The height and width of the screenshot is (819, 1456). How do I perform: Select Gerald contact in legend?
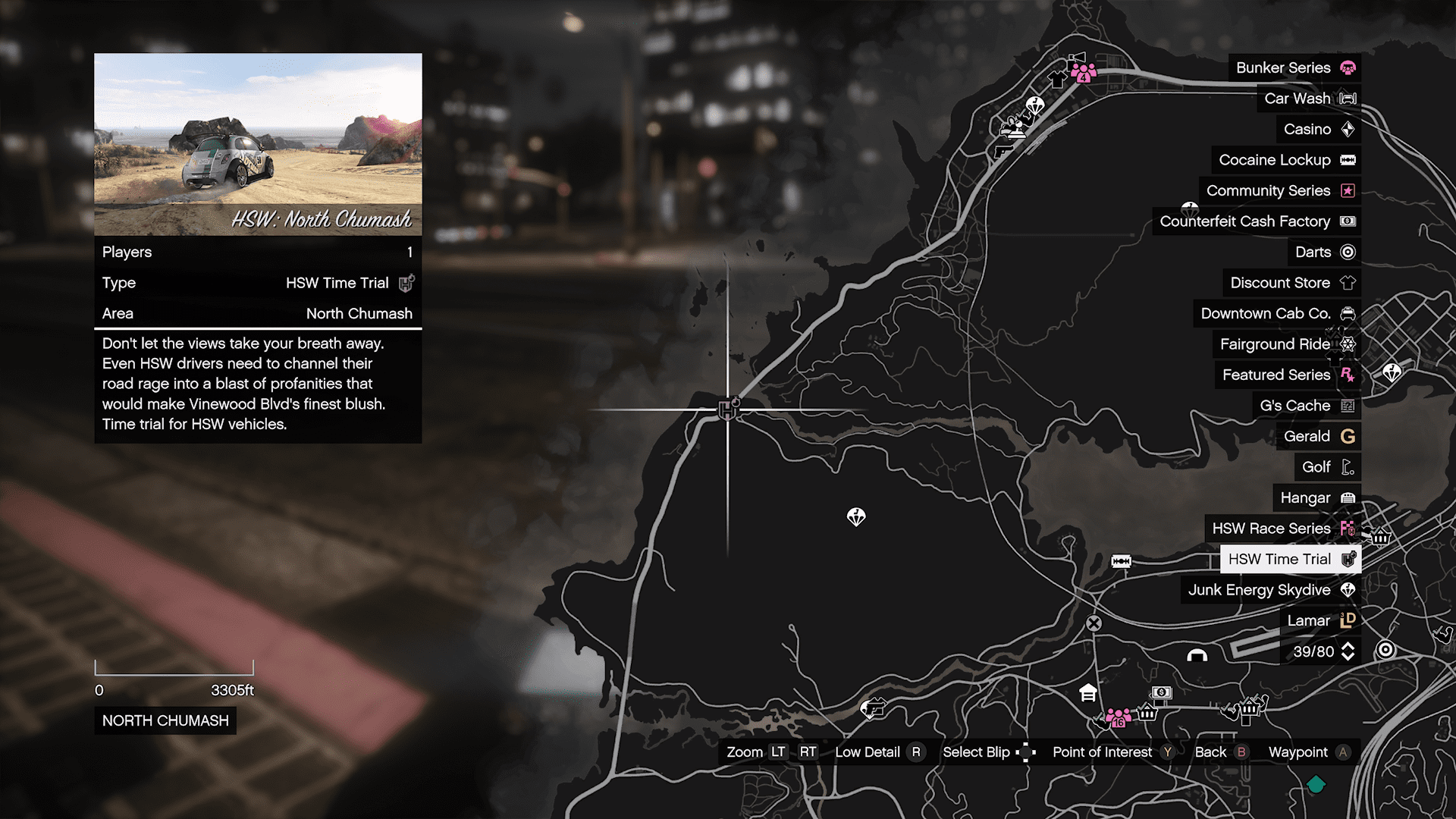(x=1318, y=436)
